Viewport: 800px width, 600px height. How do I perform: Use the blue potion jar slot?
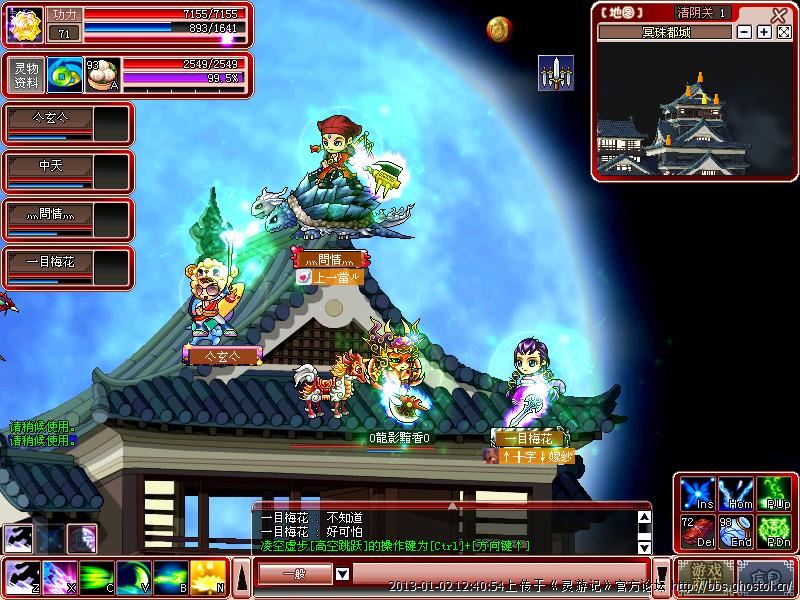click(x=736, y=532)
